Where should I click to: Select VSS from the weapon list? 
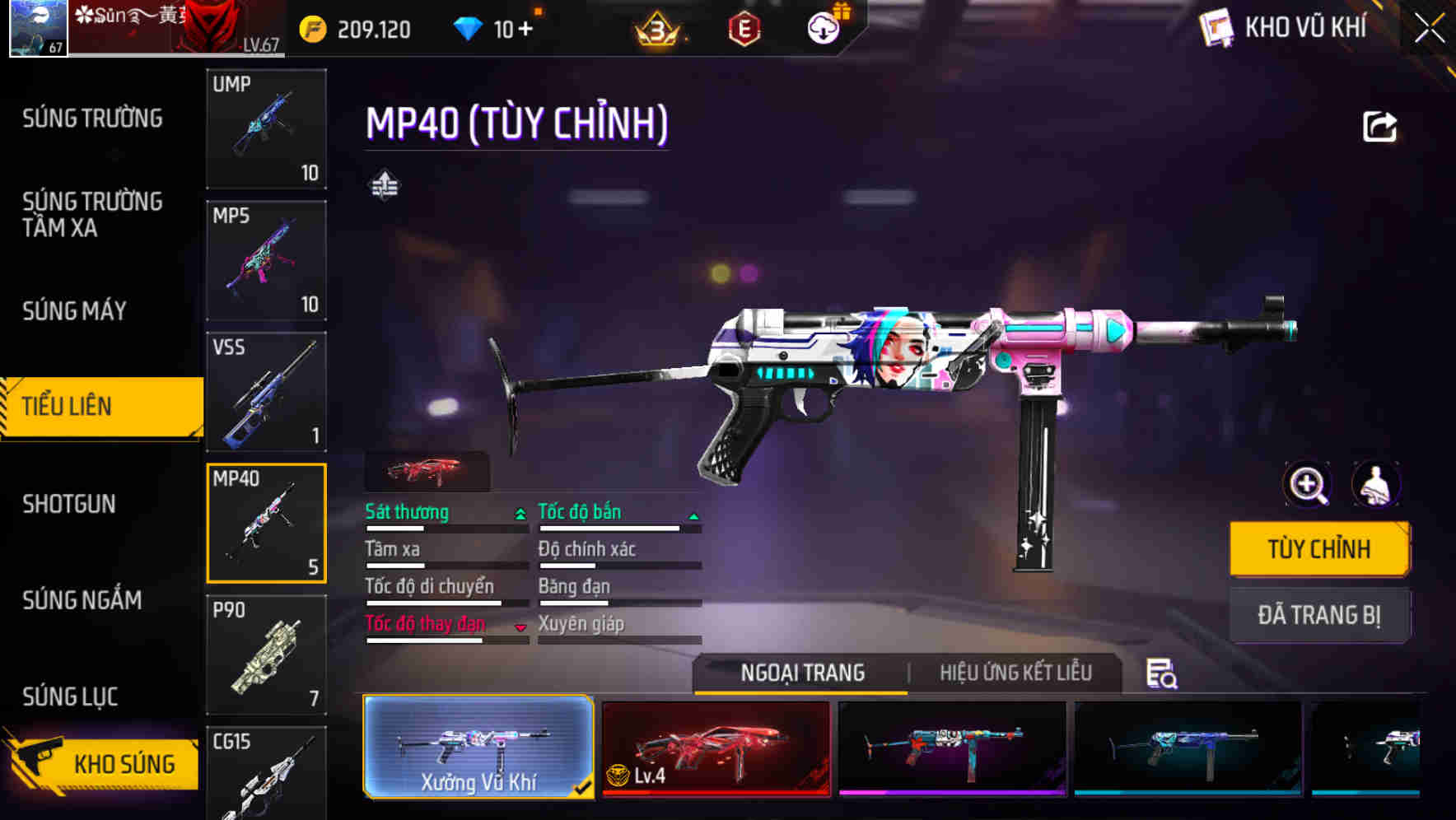pyautogui.click(x=266, y=393)
